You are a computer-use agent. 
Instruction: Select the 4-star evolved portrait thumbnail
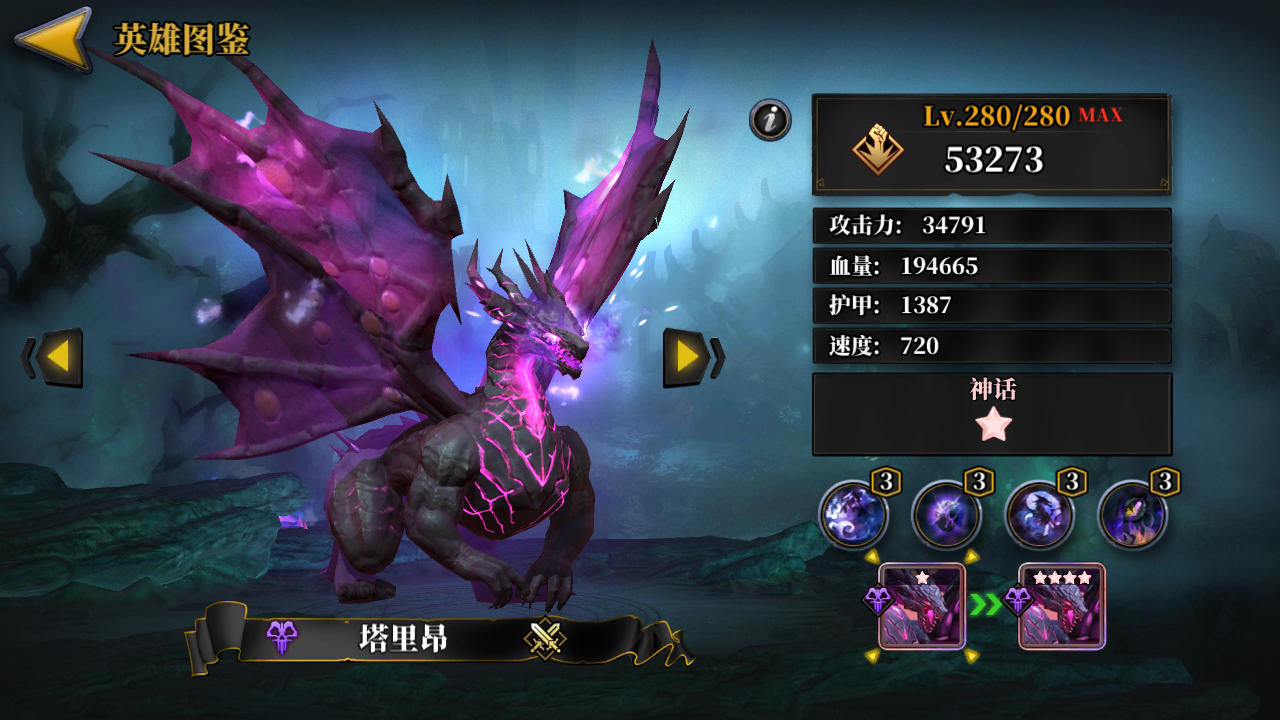pos(1060,607)
